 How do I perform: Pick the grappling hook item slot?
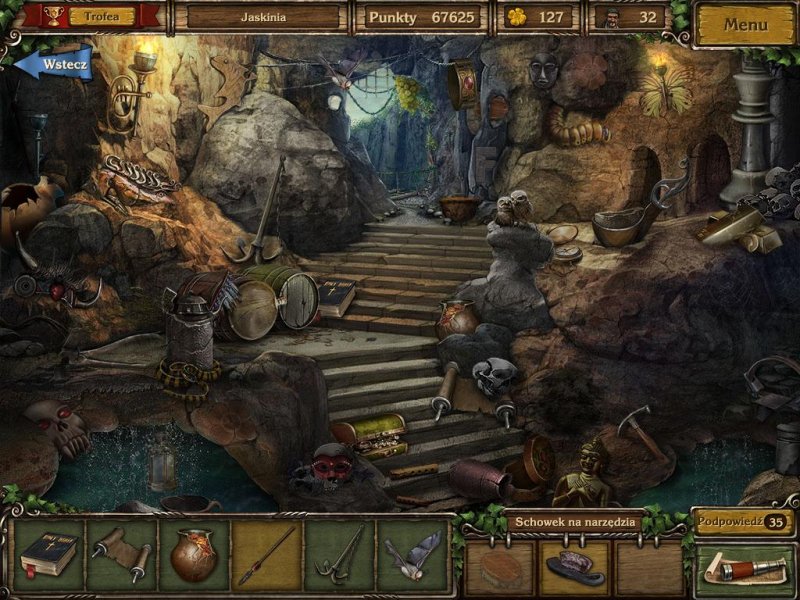pyautogui.click(x=340, y=555)
